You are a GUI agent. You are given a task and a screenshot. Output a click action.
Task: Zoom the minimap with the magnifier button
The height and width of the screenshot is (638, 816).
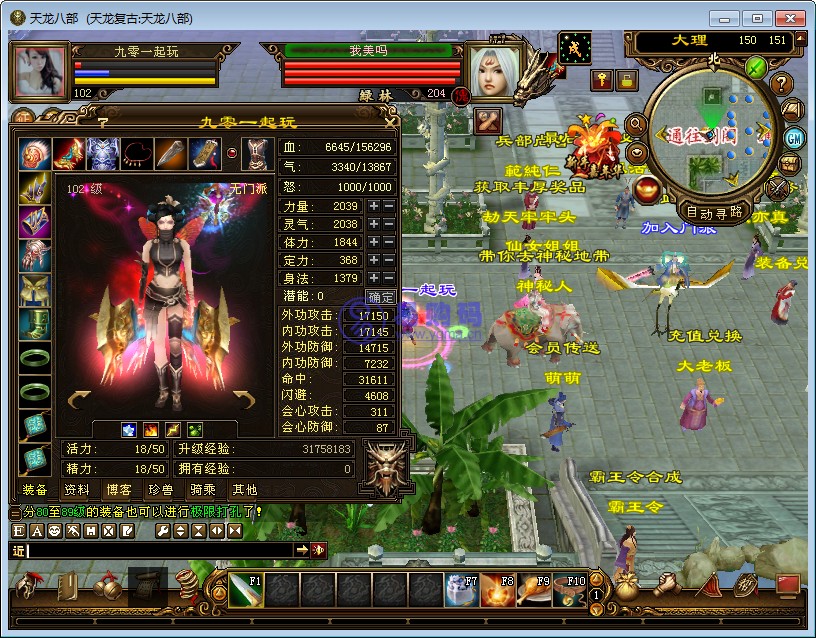click(635, 124)
